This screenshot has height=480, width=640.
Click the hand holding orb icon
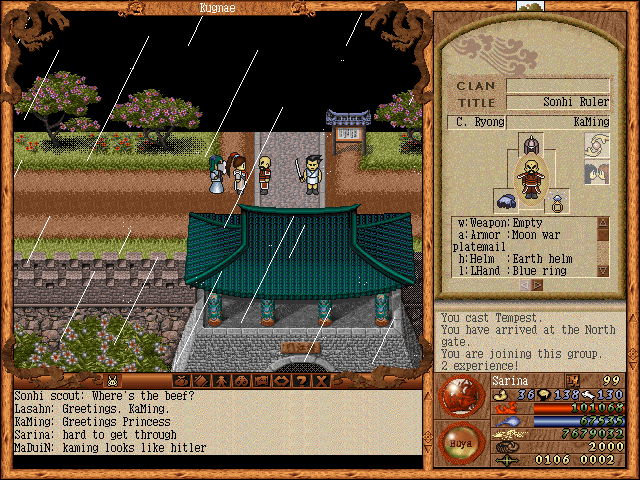coord(597,146)
